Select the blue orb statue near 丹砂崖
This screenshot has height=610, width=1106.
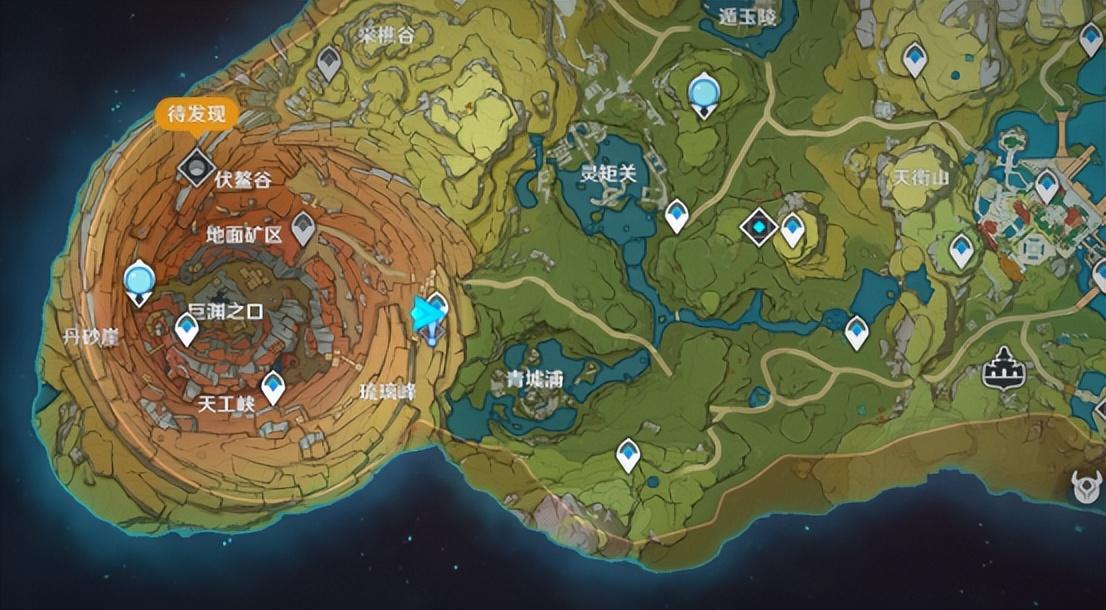coord(139,281)
